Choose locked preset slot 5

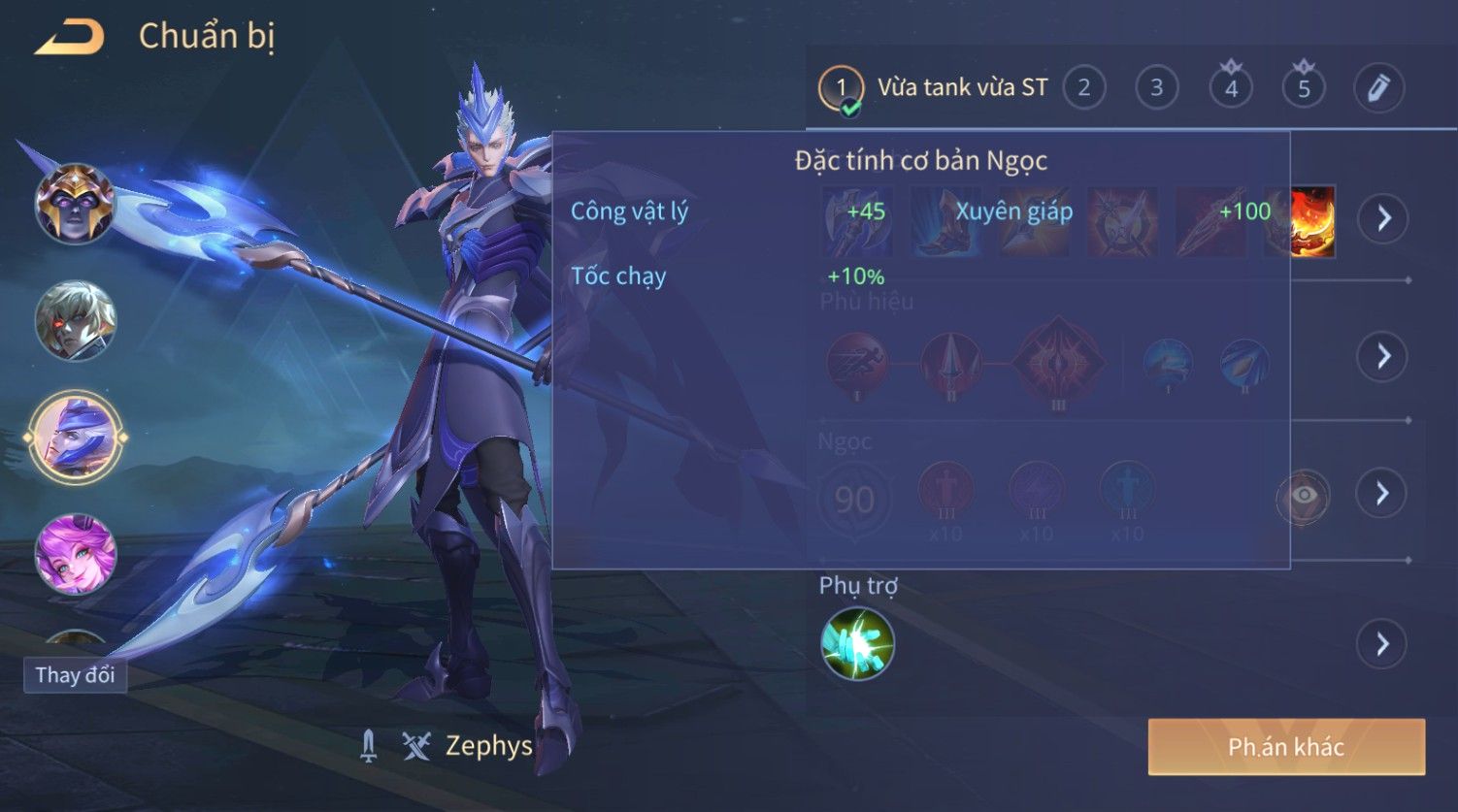click(x=1304, y=88)
